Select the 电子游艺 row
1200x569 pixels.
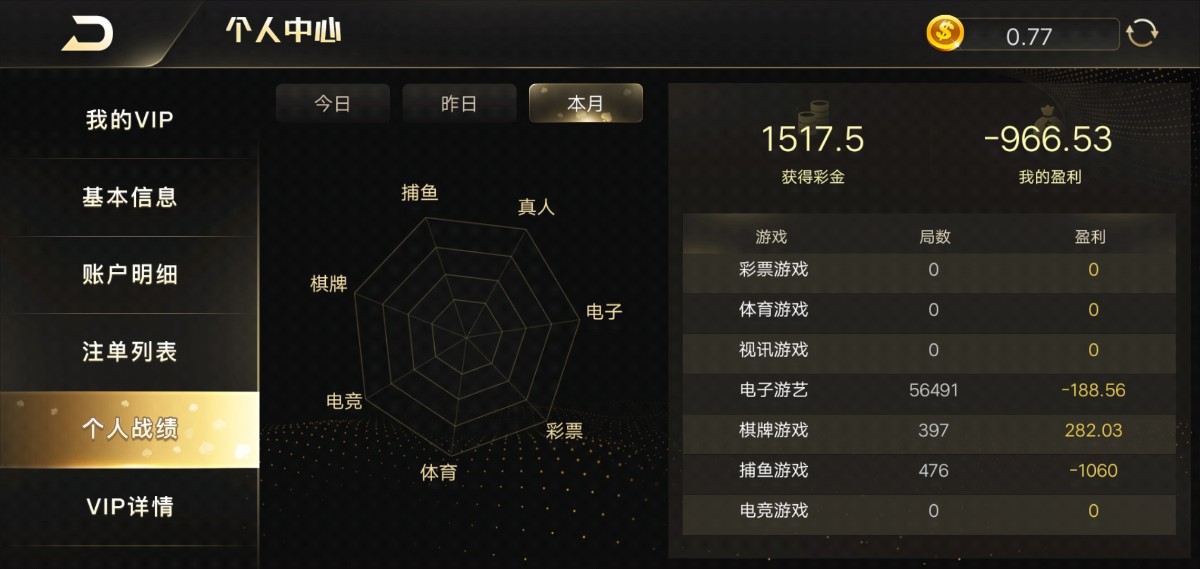[x=929, y=390]
